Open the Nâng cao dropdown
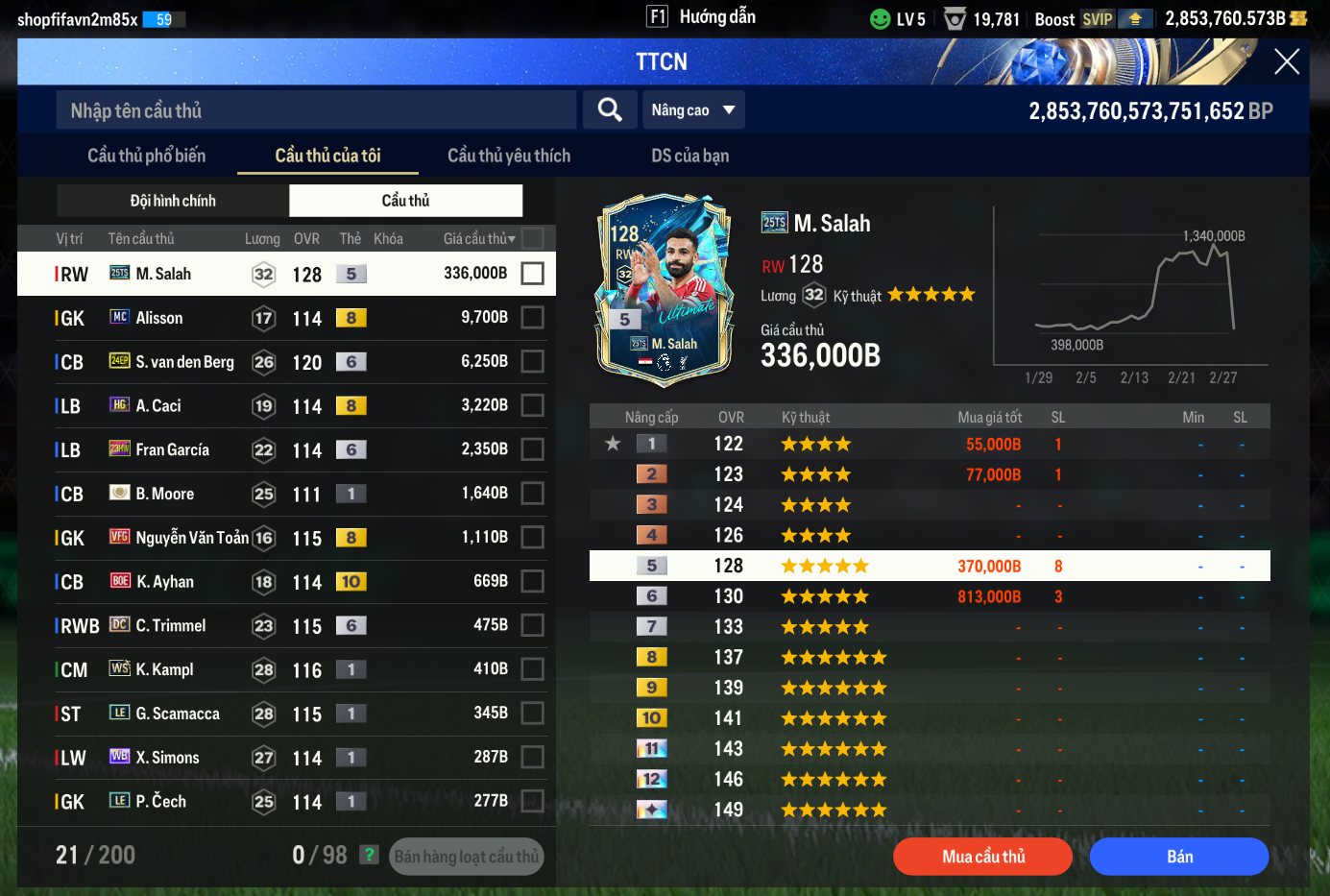1330x896 pixels. click(692, 109)
